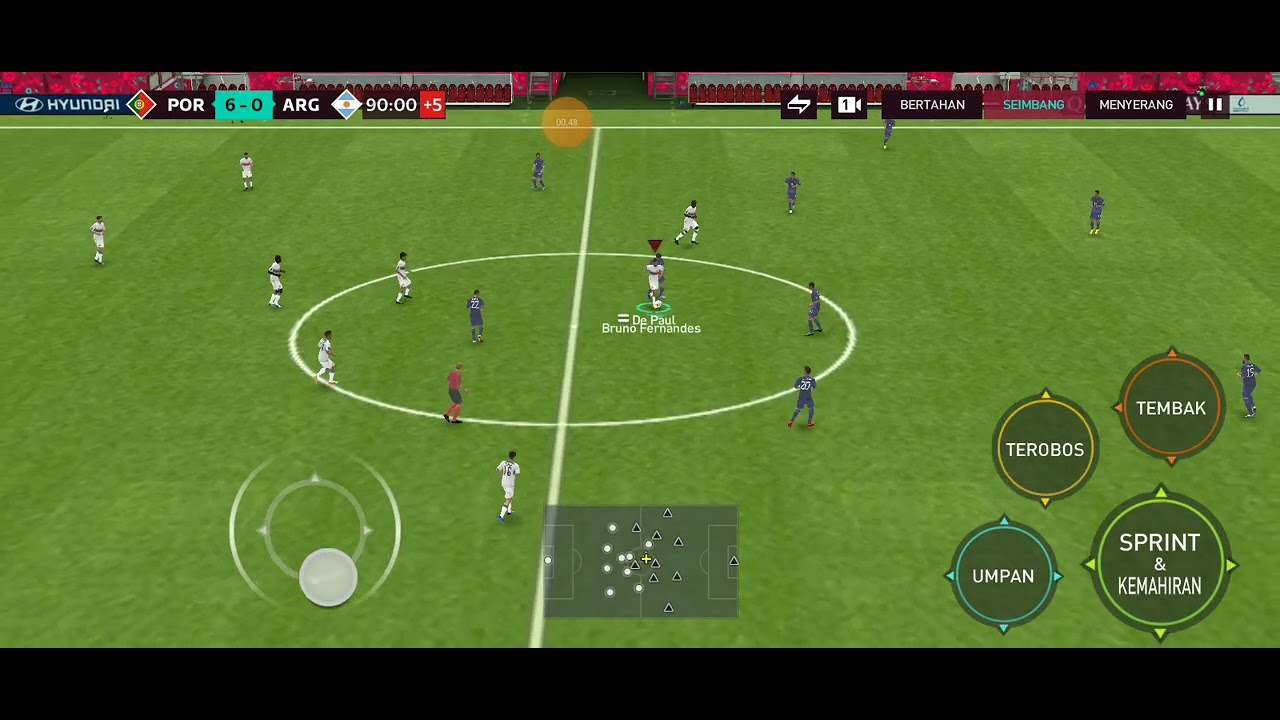Choose the MENYERANG attacking tactic
The height and width of the screenshot is (720, 1280).
pyautogui.click(x=1136, y=105)
